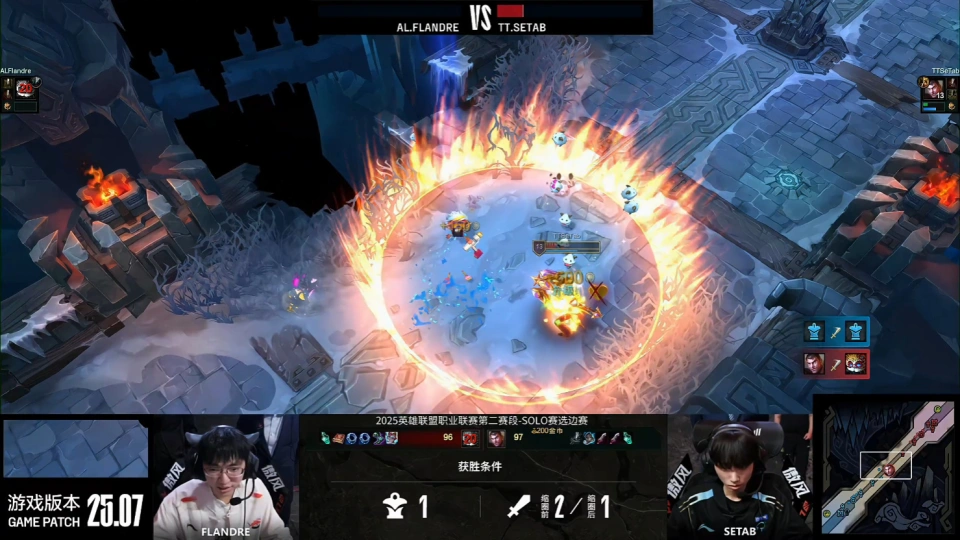Click the Game Patch 25.07 label

pyautogui.click(x=76, y=510)
